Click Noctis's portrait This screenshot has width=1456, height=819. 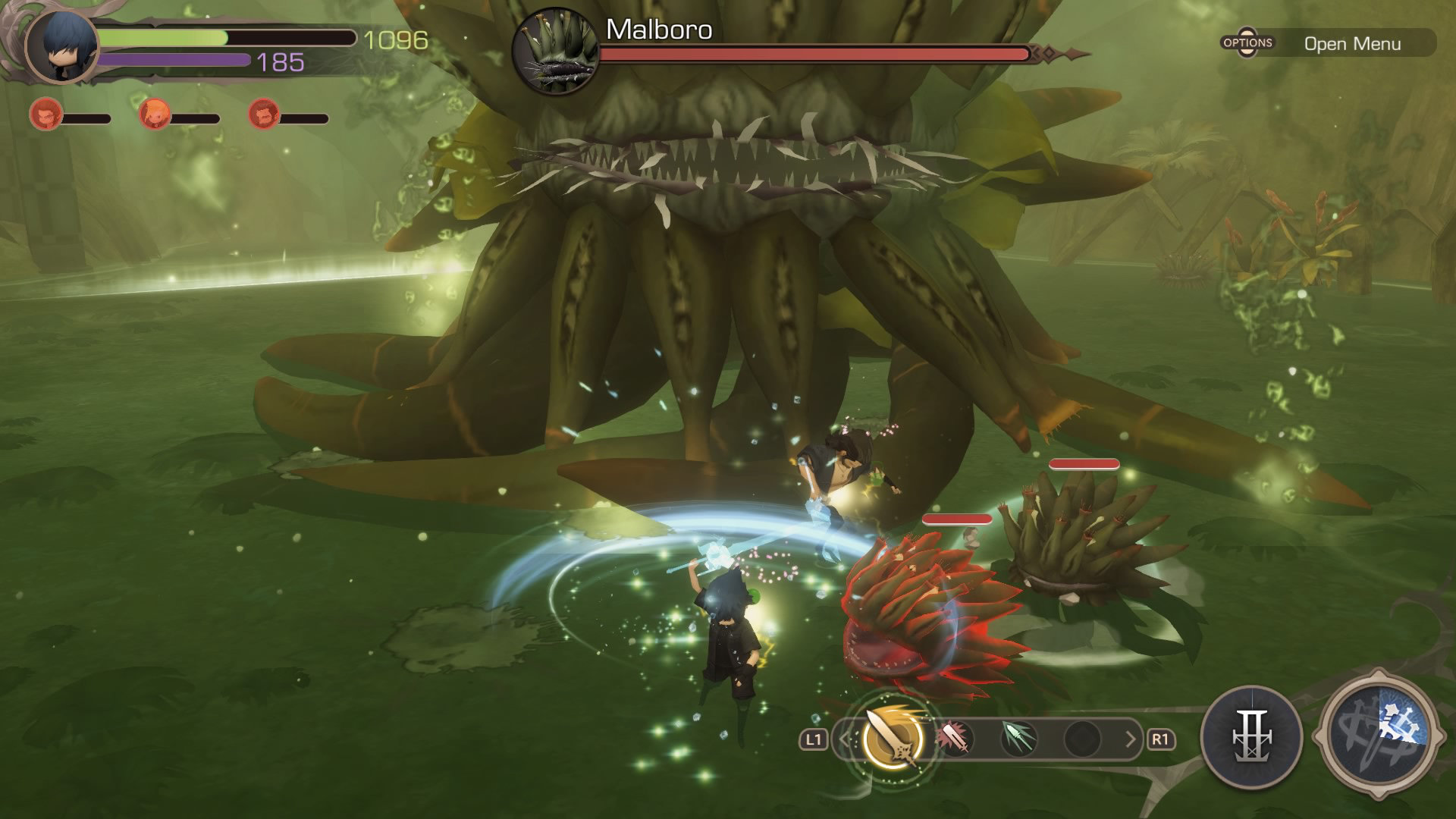tap(62, 45)
